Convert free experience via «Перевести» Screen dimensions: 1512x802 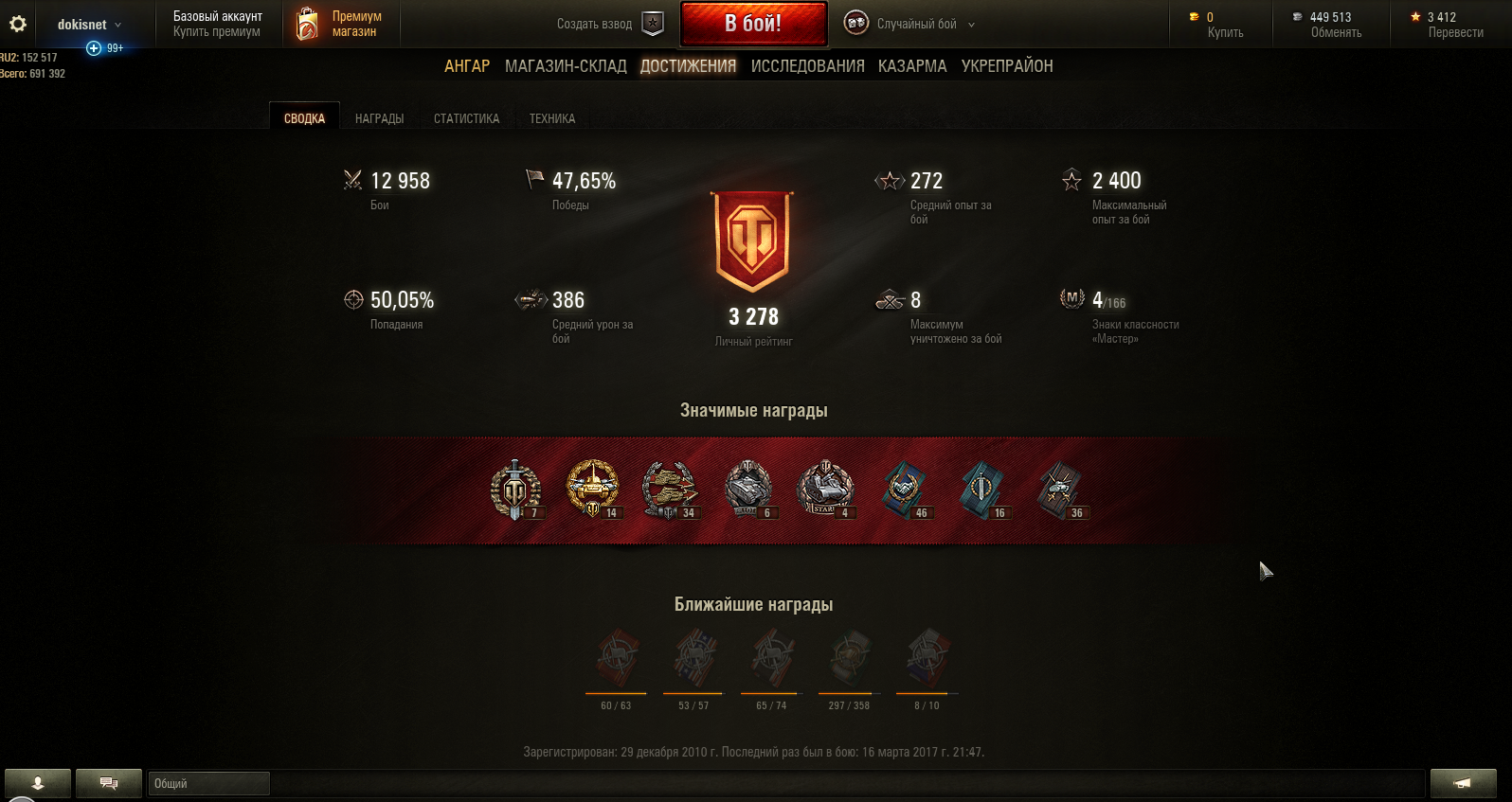tap(1455, 32)
